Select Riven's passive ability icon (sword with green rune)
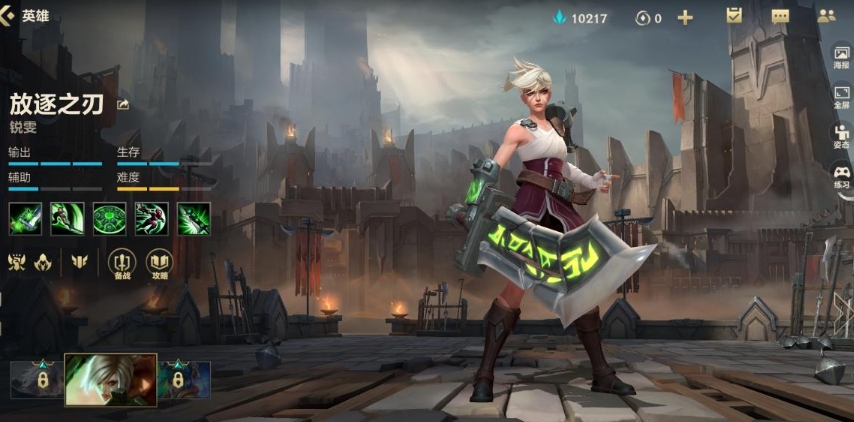The height and width of the screenshot is (422, 854). tap(25, 218)
